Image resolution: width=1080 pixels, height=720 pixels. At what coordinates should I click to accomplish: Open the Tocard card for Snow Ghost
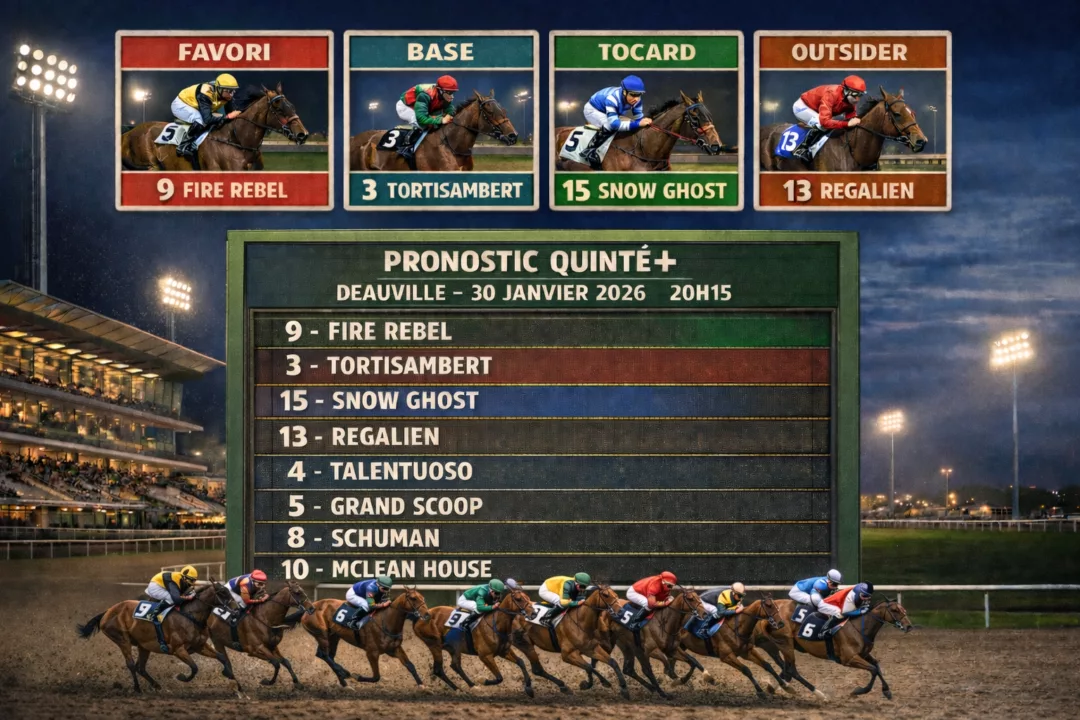coord(646,120)
